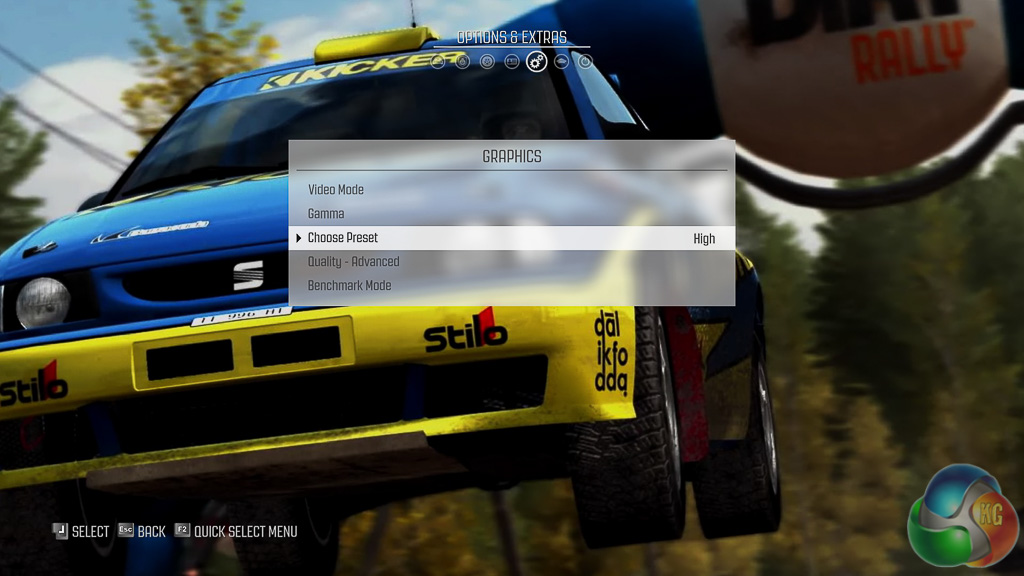Switch to the power icon tab

click(x=586, y=62)
